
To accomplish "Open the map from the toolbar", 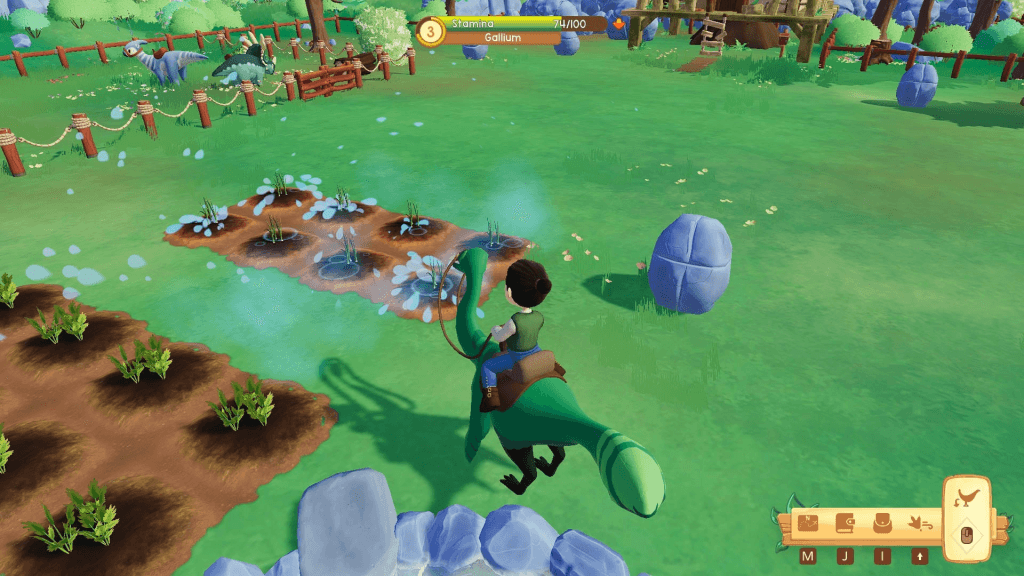I will coord(808,523).
